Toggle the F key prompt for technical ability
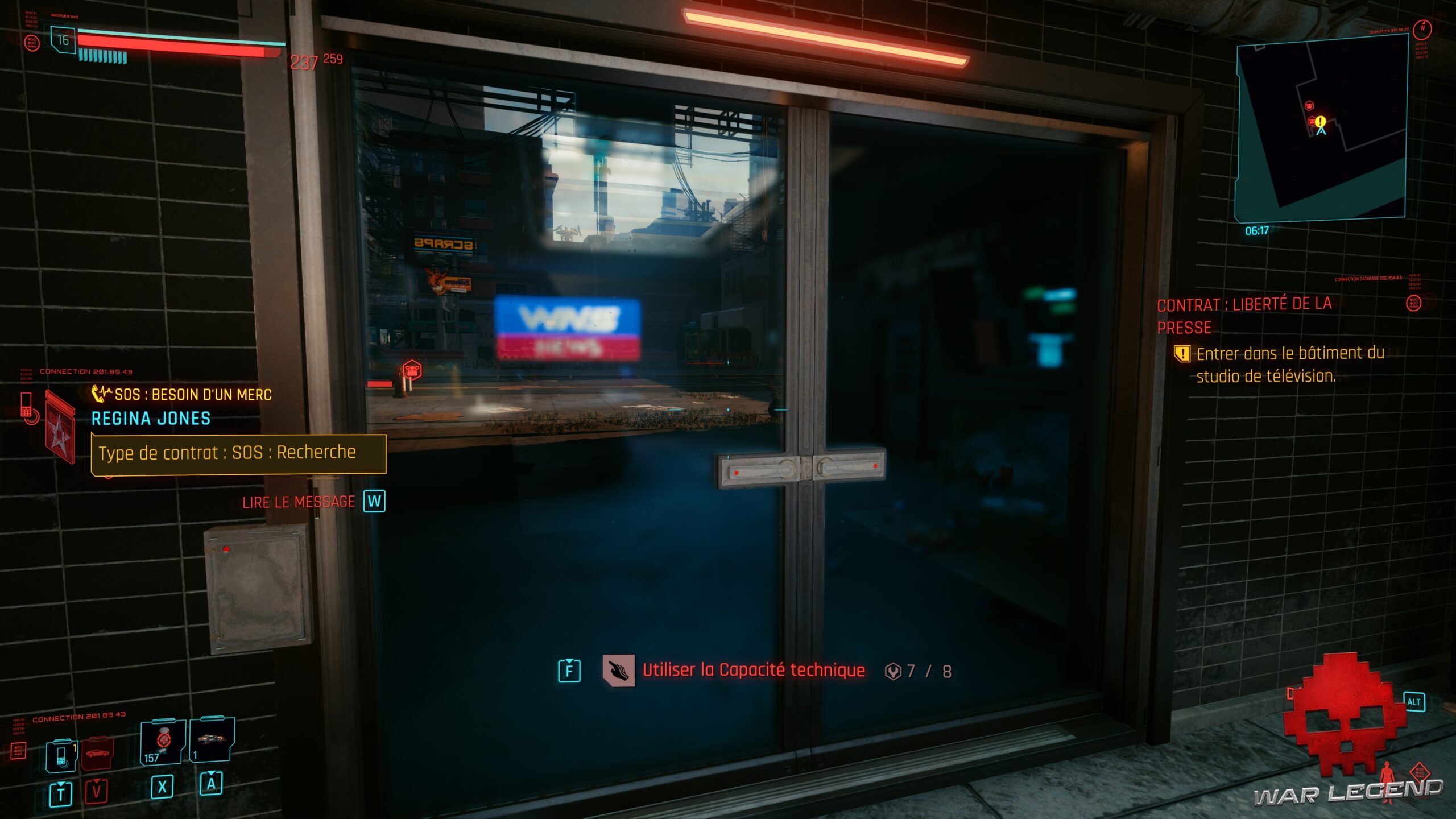Image resolution: width=1456 pixels, height=819 pixels. pos(569,669)
